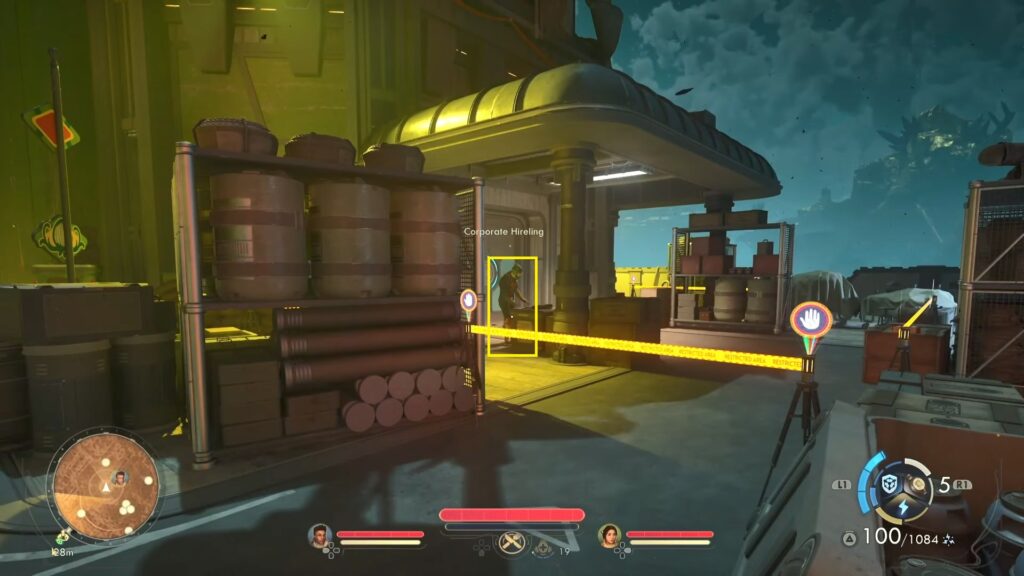
Task: Activate the blue cube shield gadget
Action: [x=889, y=484]
